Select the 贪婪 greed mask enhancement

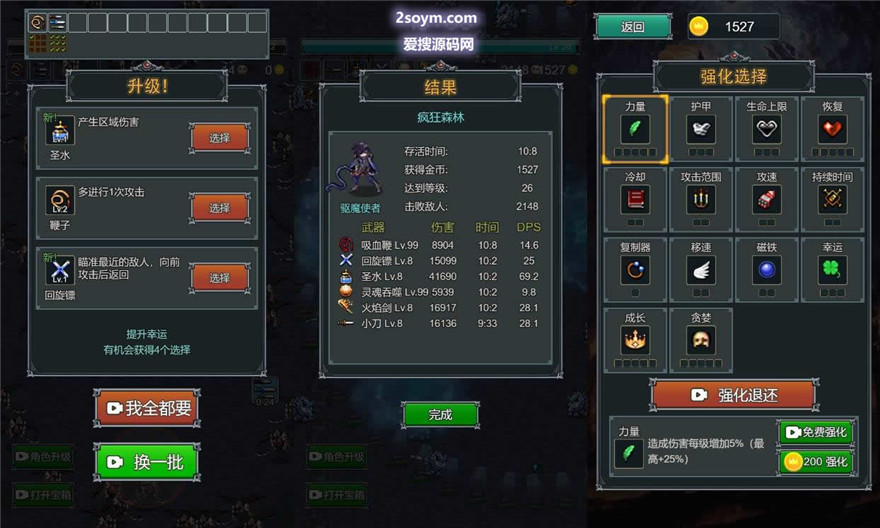tap(701, 339)
